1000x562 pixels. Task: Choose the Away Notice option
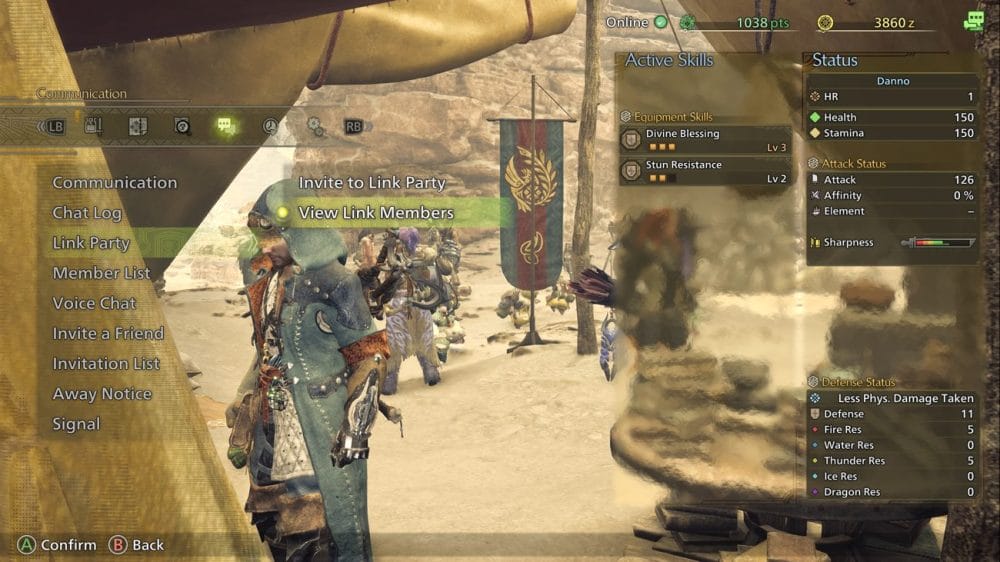101,394
